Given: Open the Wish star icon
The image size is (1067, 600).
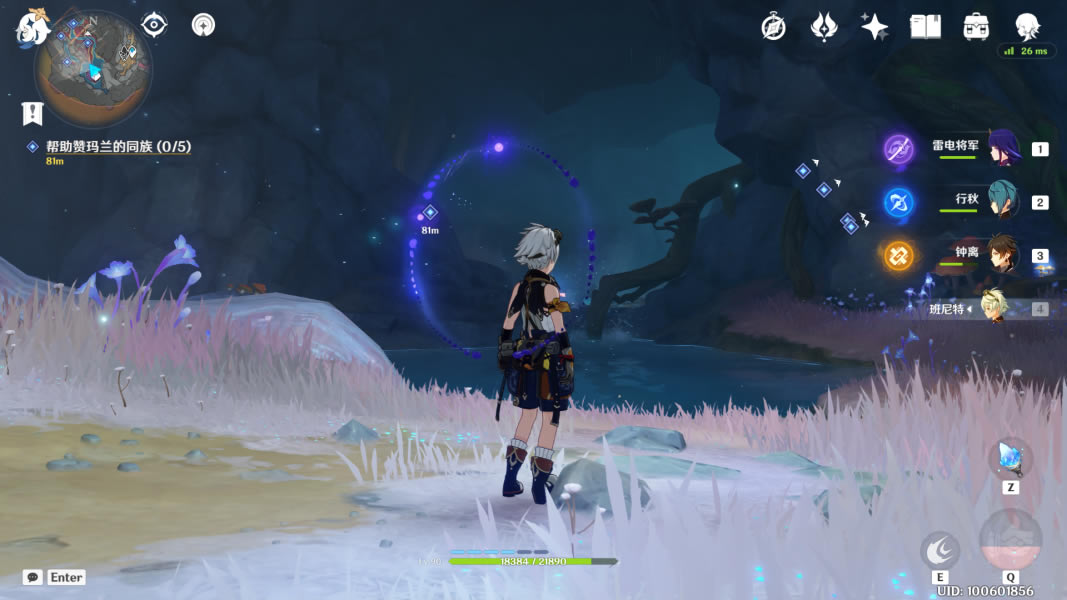Looking at the screenshot, I should point(874,27).
